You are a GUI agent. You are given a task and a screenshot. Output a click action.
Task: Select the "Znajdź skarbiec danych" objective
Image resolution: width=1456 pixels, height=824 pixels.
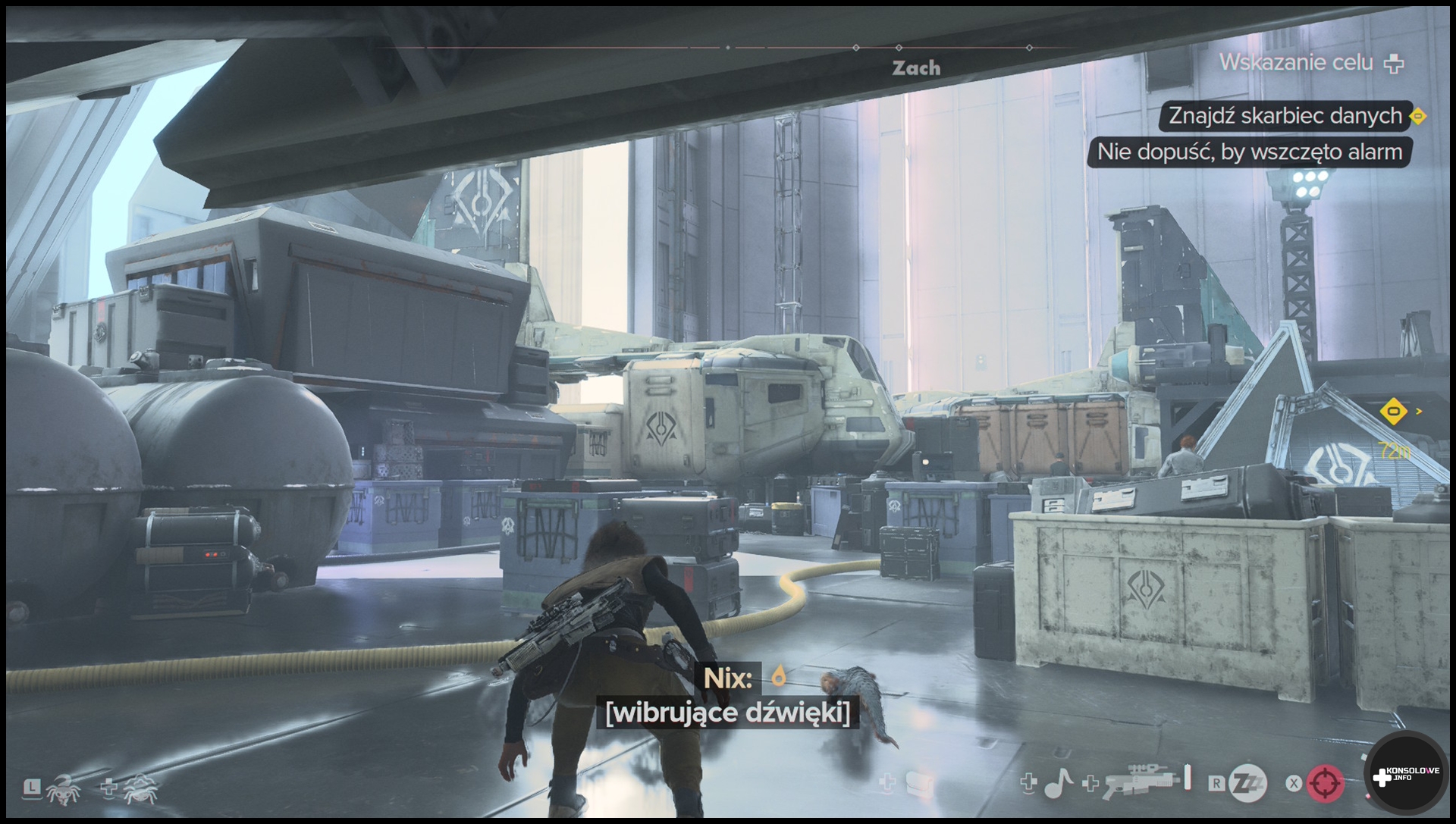click(x=1285, y=116)
